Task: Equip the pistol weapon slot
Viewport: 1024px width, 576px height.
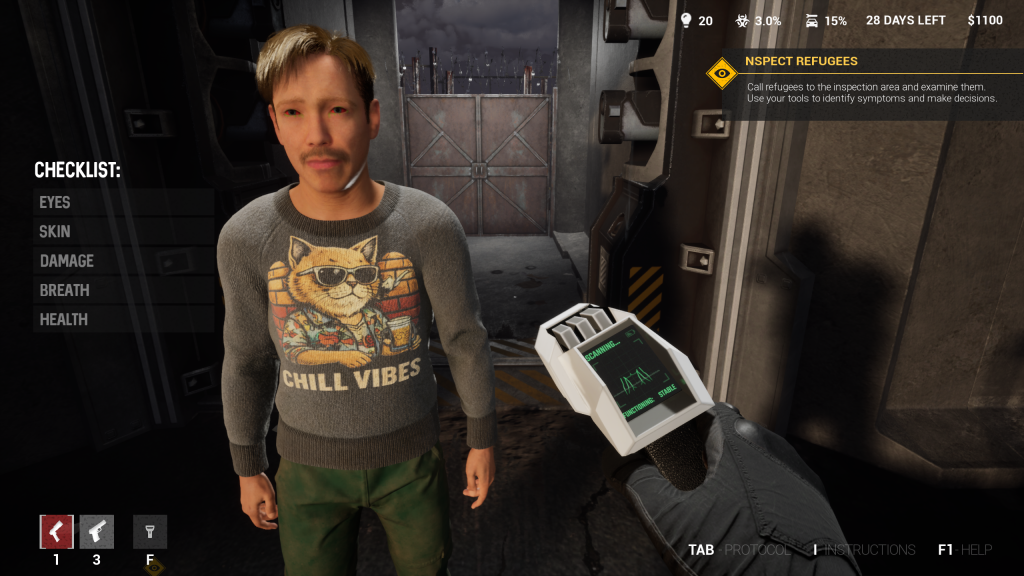Action: coord(97,531)
